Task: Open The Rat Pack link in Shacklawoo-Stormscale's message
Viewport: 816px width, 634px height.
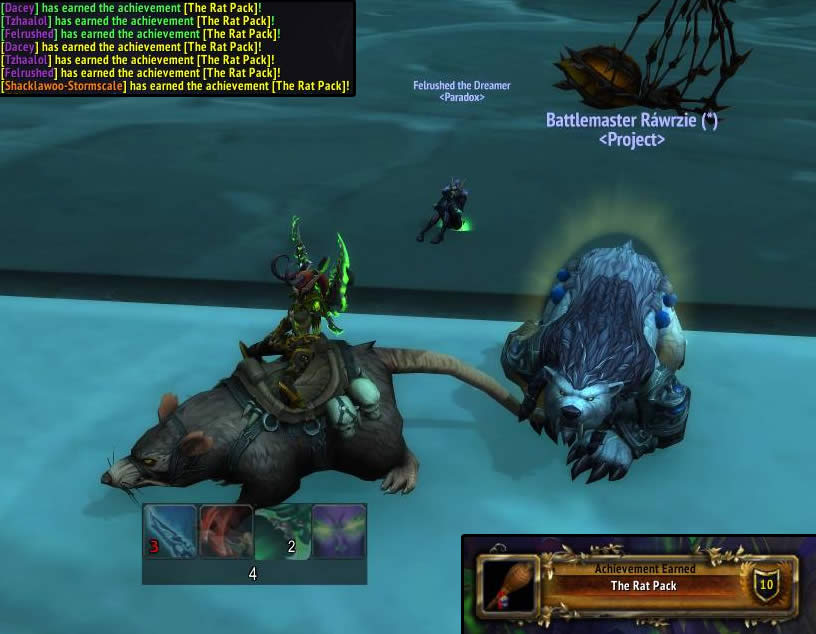Action: click(309, 87)
